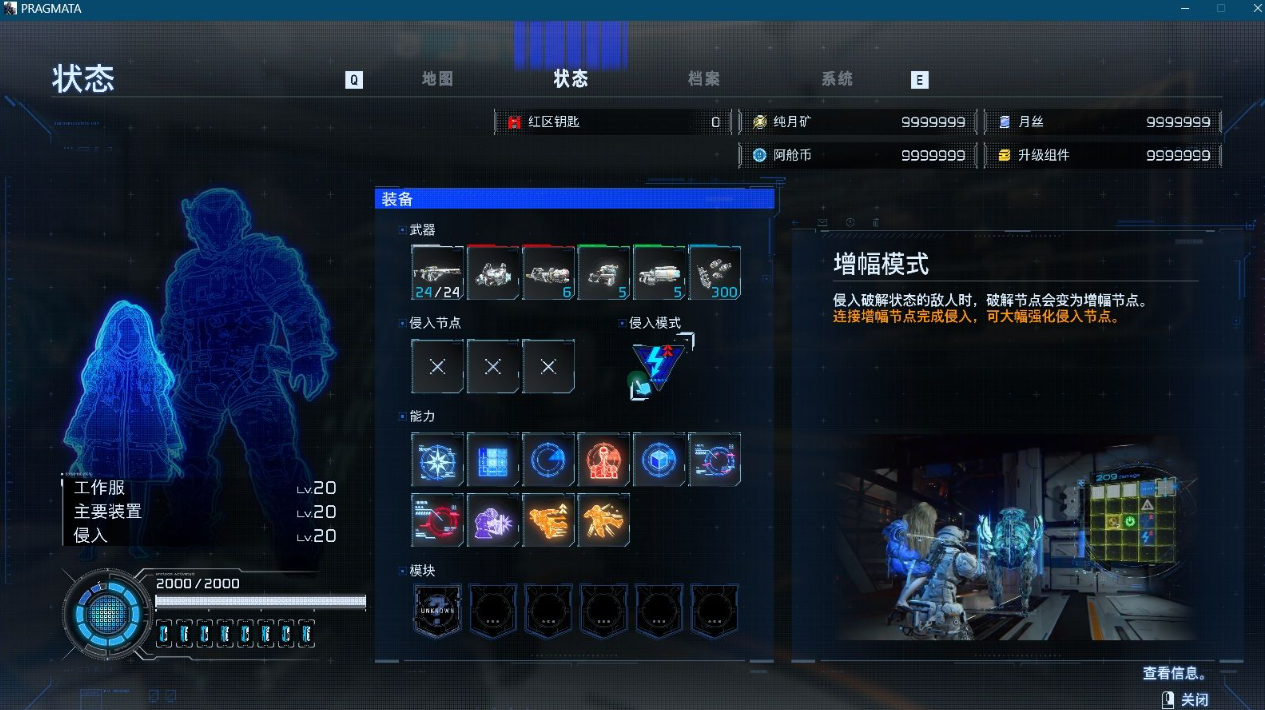Select the 状态 (Status) tab
Viewport: 1265px width, 710px height.
[571, 79]
